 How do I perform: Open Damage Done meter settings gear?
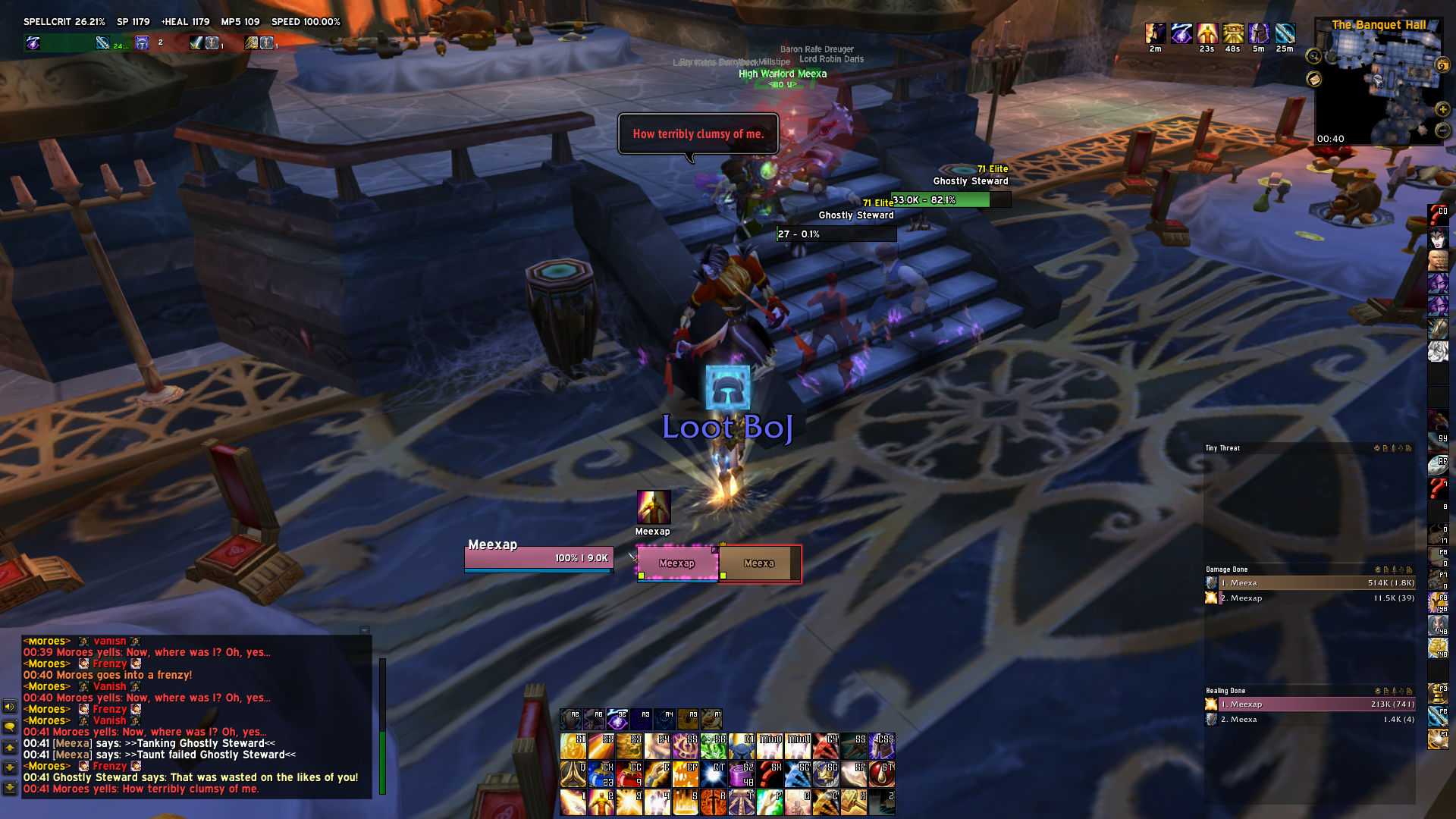(x=1377, y=570)
